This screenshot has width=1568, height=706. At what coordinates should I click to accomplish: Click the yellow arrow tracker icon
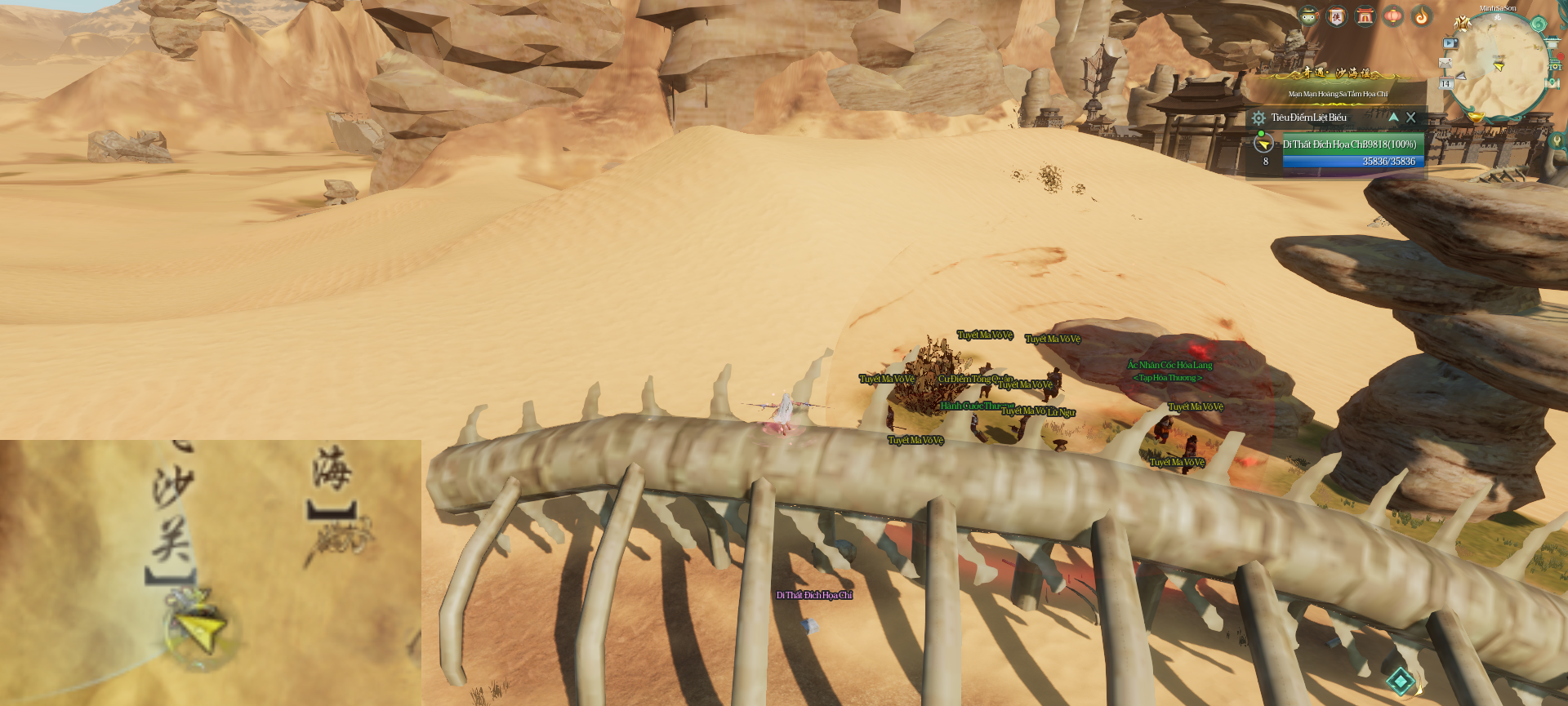[1264, 144]
